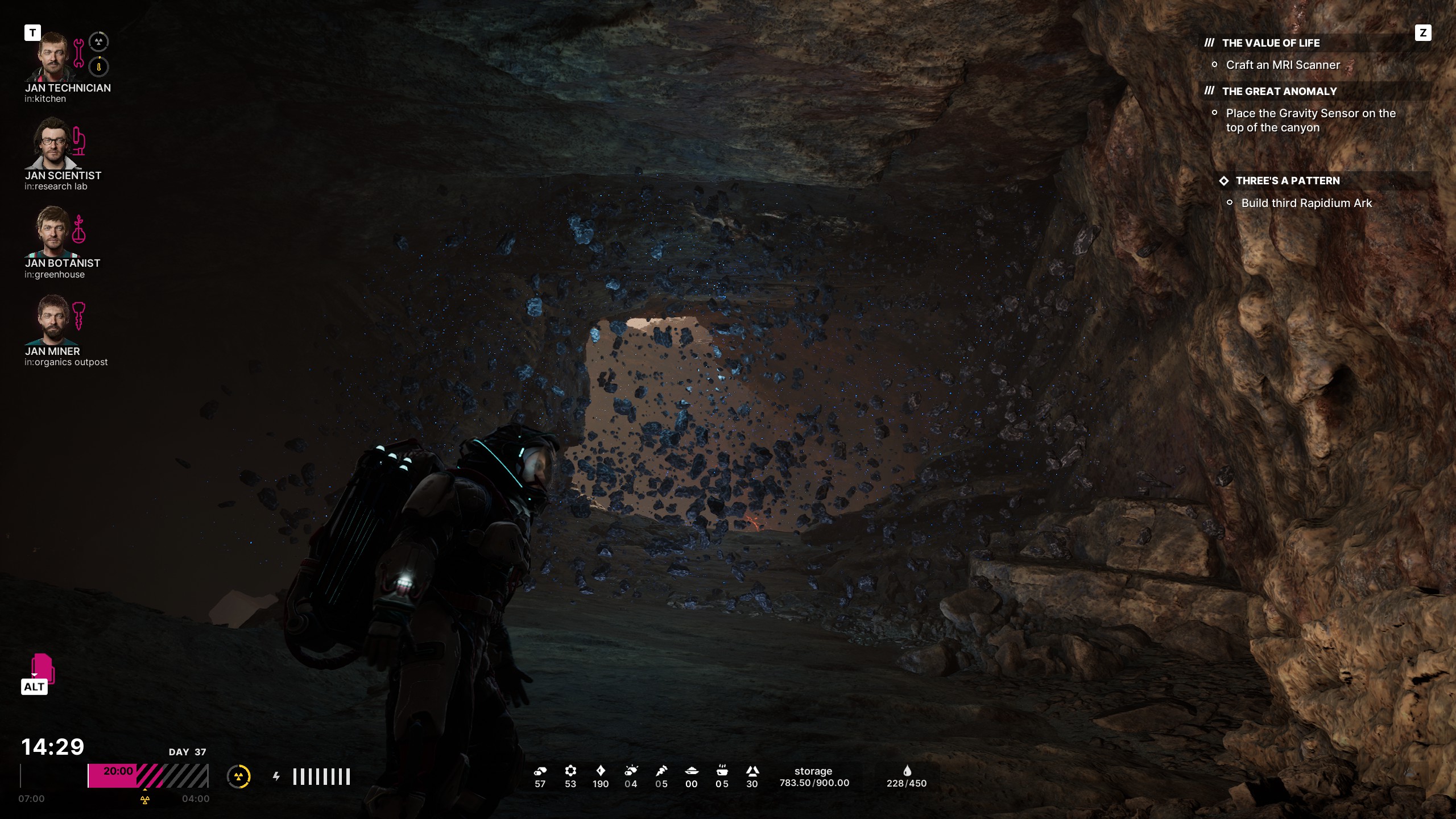Click the pink documents icon above ALT
1456x819 pixels.
tap(43, 667)
